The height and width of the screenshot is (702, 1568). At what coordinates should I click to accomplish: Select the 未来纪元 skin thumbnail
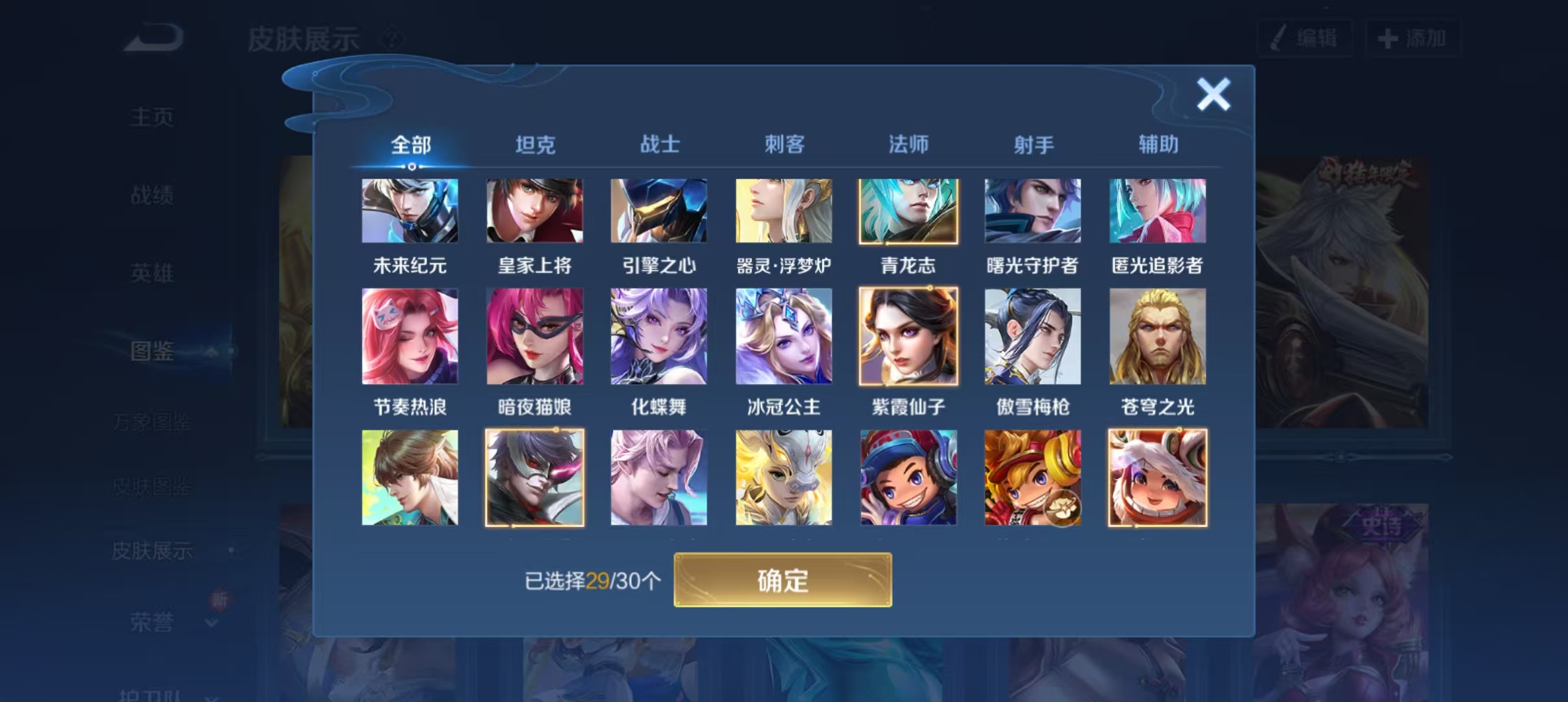410,210
